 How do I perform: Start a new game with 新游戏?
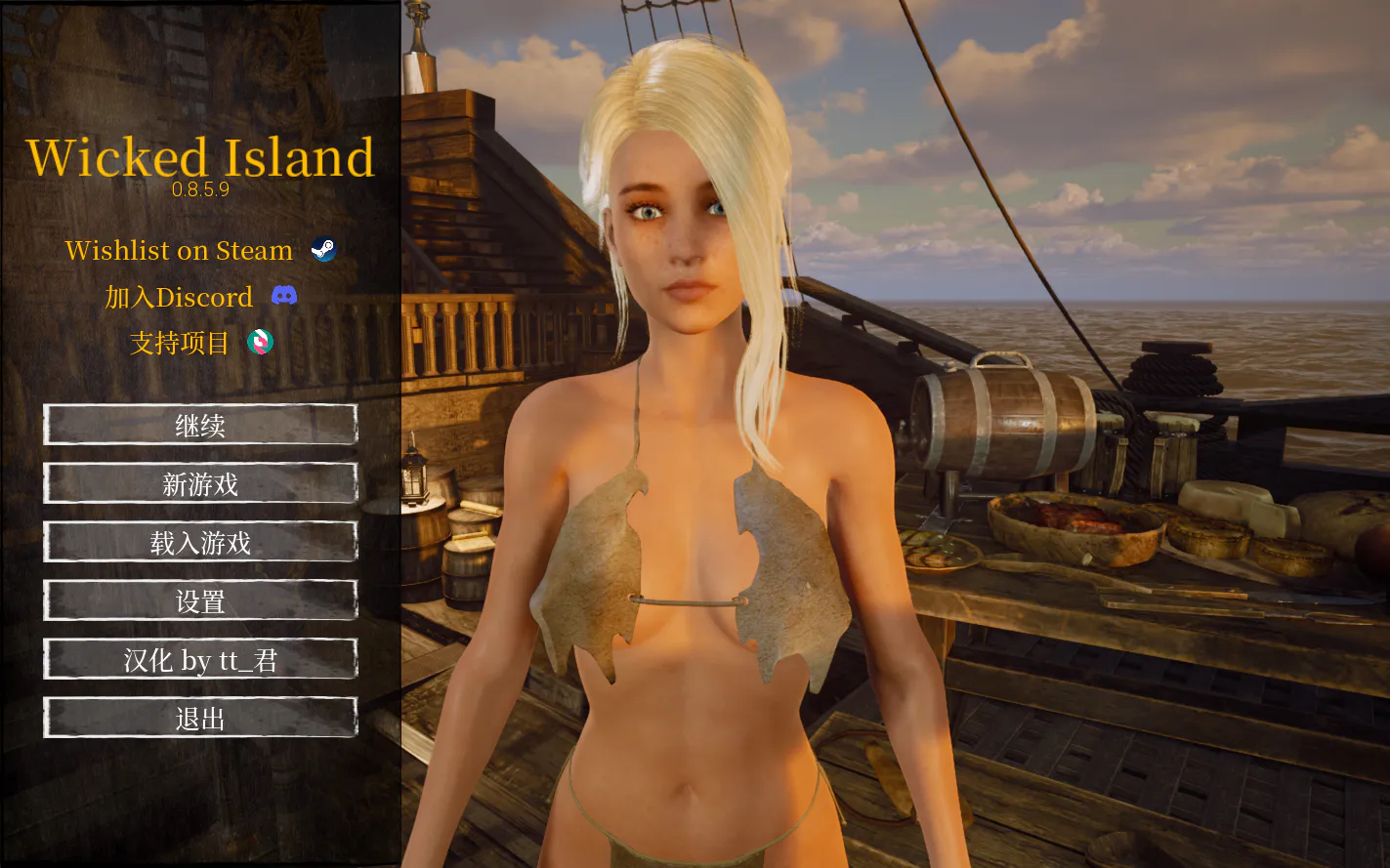pos(200,484)
